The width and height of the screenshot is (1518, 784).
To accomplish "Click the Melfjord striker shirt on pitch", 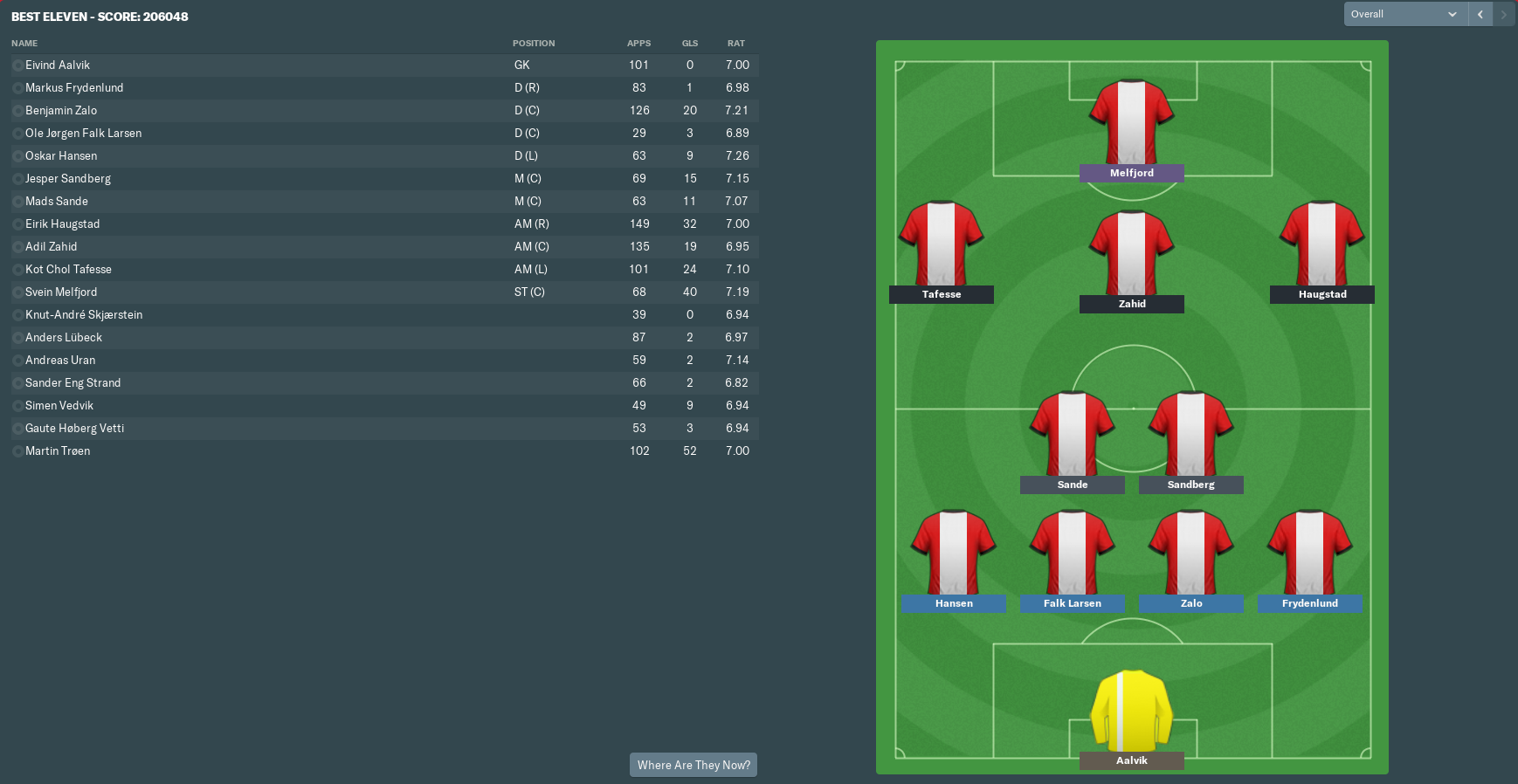I will coord(1131,122).
